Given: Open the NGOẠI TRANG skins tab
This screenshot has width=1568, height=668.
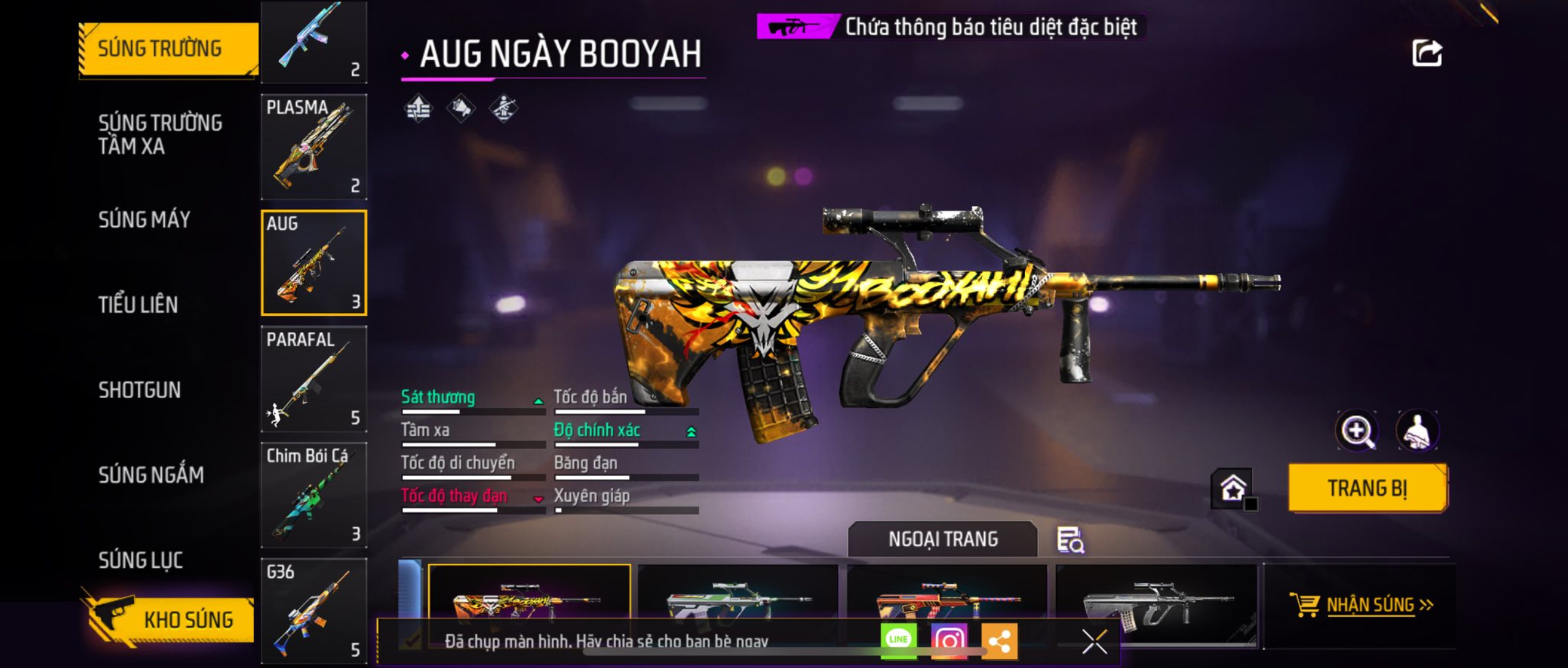Looking at the screenshot, I should pos(943,539).
